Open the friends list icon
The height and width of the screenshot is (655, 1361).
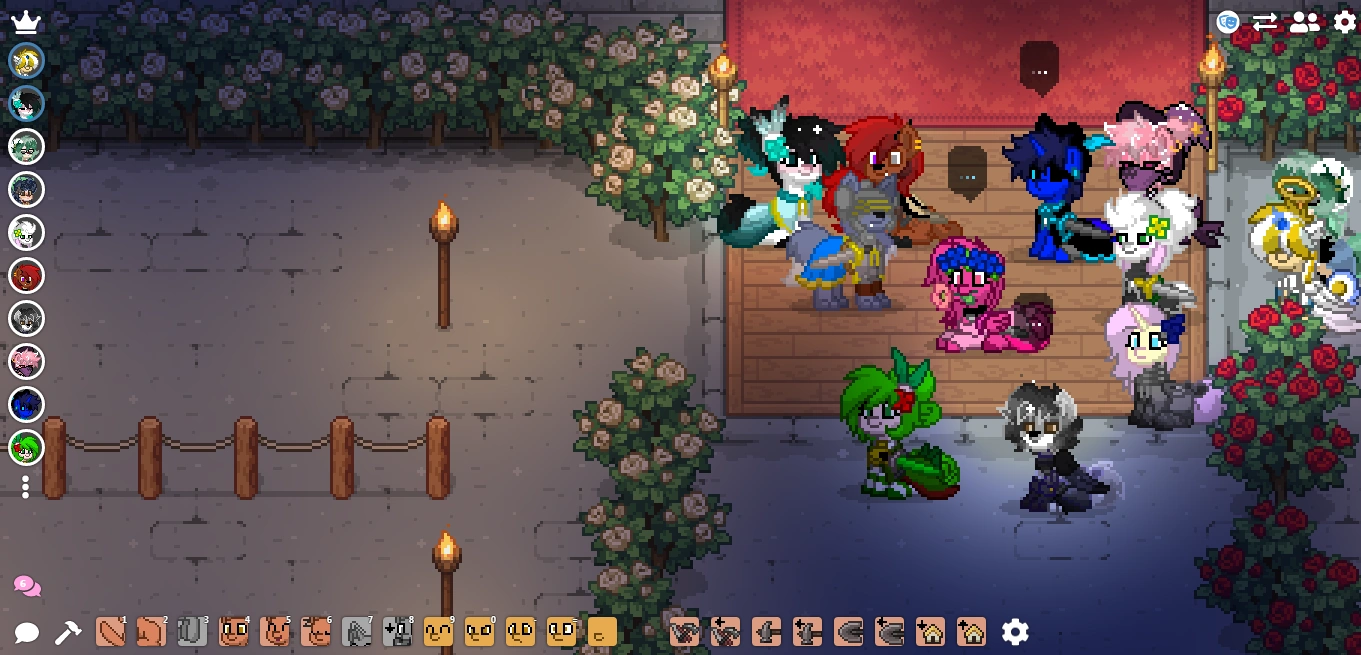[1304, 22]
